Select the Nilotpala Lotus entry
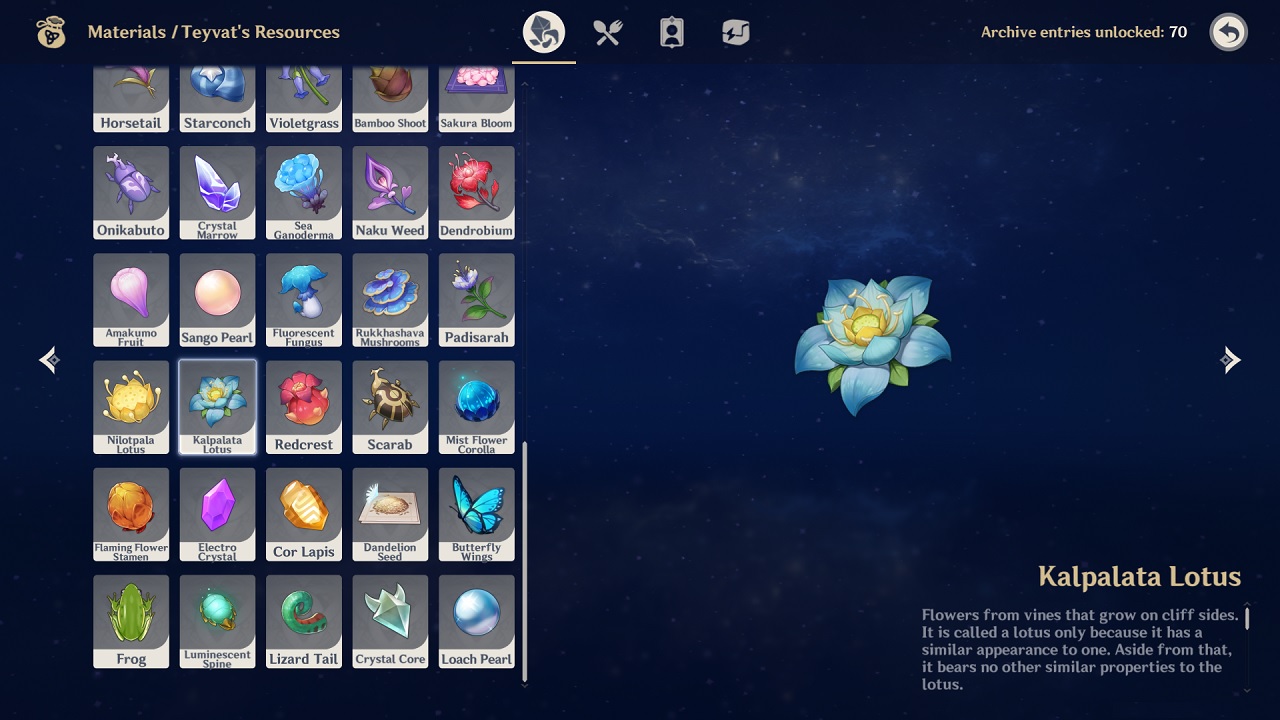This screenshot has height=720, width=1280. (x=131, y=407)
